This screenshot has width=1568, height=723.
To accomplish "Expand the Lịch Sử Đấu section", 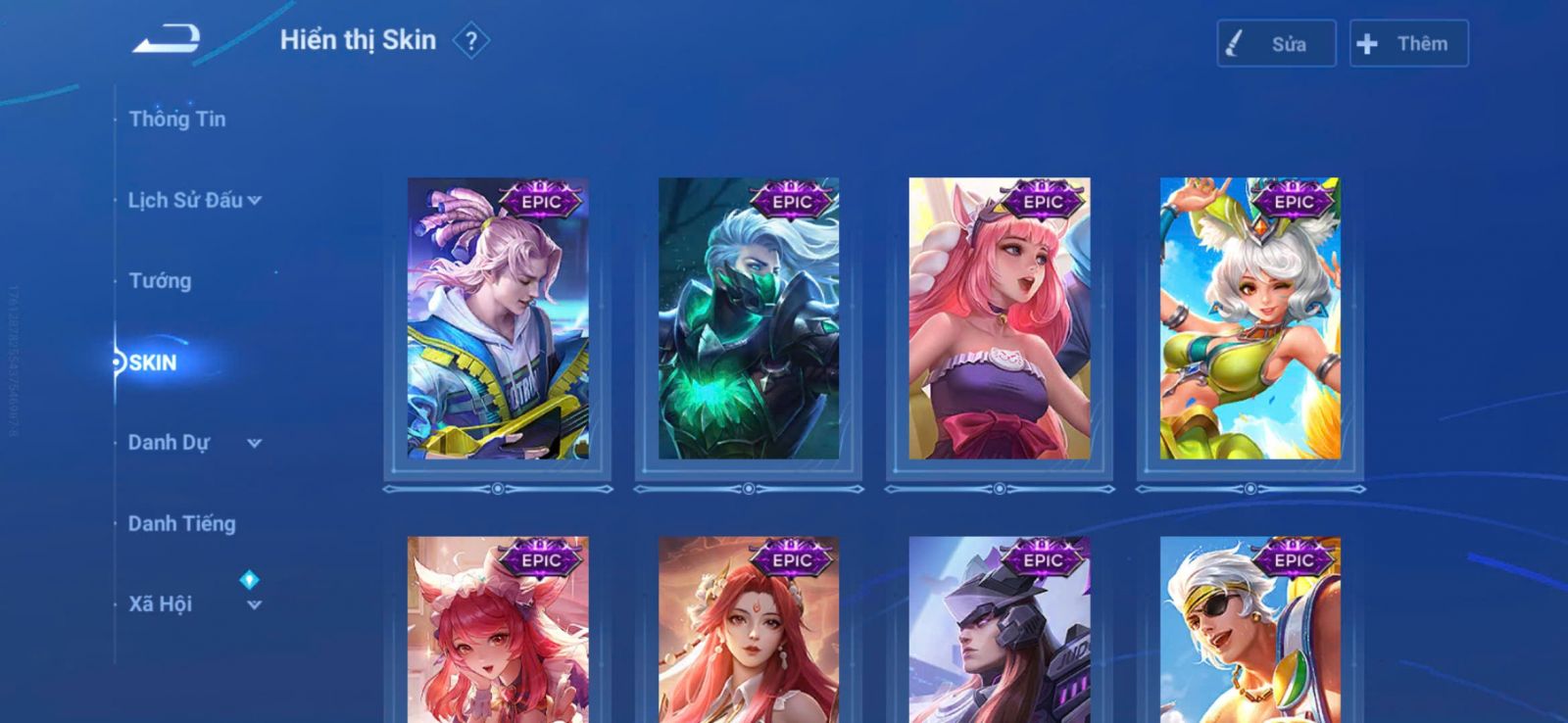I will pyautogui.click(x=194, y=201).
